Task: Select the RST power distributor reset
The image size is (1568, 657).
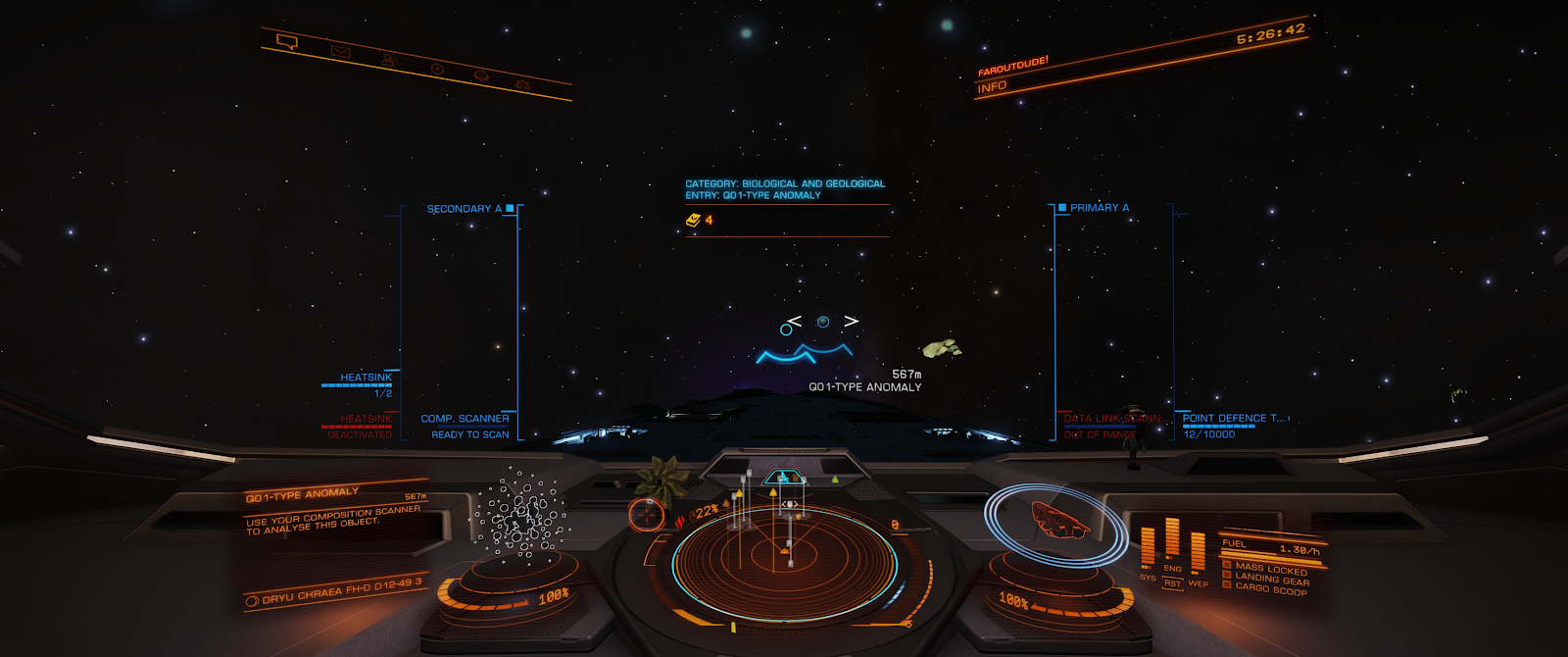Action: pyautogui.click(x=1172, y=583)
